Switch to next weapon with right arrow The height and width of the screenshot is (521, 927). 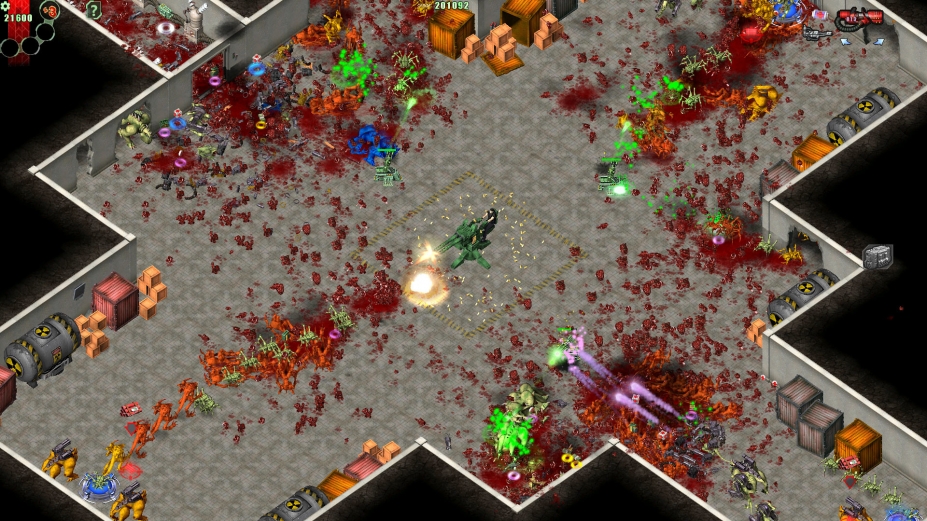879,41
